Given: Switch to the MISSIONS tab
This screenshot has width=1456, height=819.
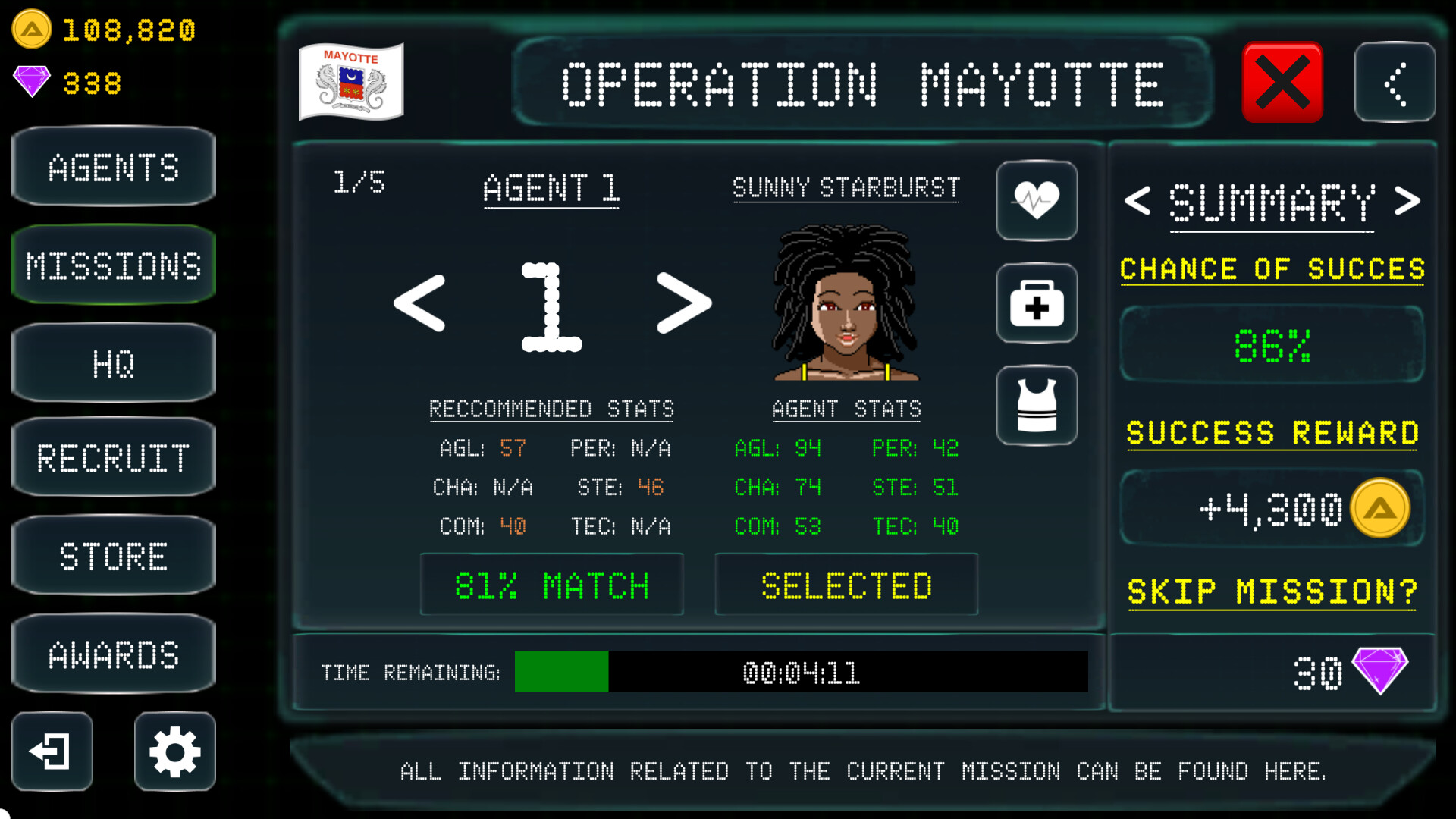Looking at the screenshot, I should (113, 265).
